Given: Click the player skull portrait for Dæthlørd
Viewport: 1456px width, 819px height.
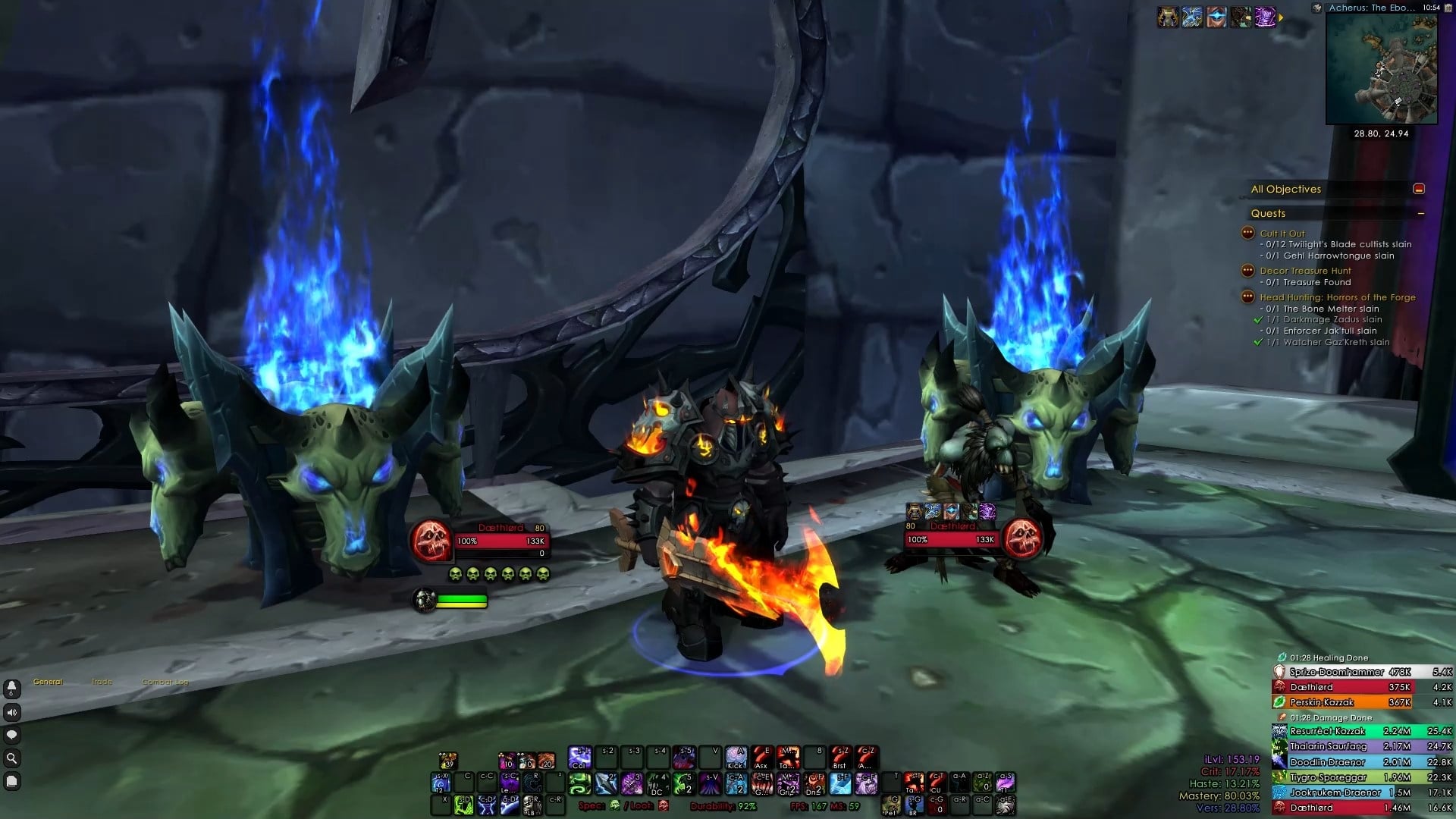Looking at the screenshot, I should coord(431,541).
